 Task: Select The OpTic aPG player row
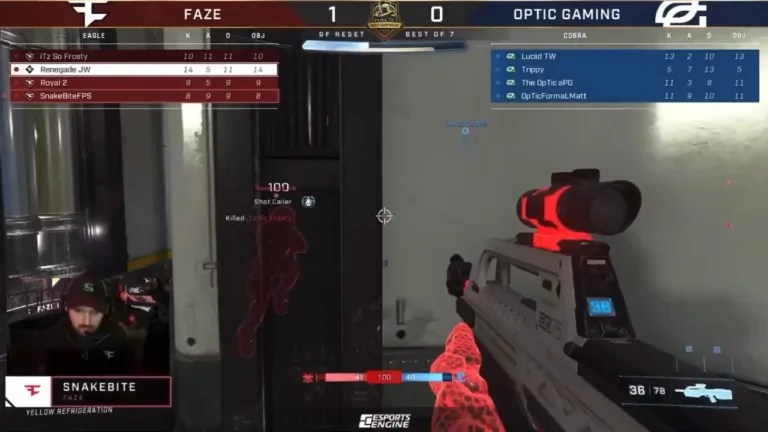click(x=618, y=82)
